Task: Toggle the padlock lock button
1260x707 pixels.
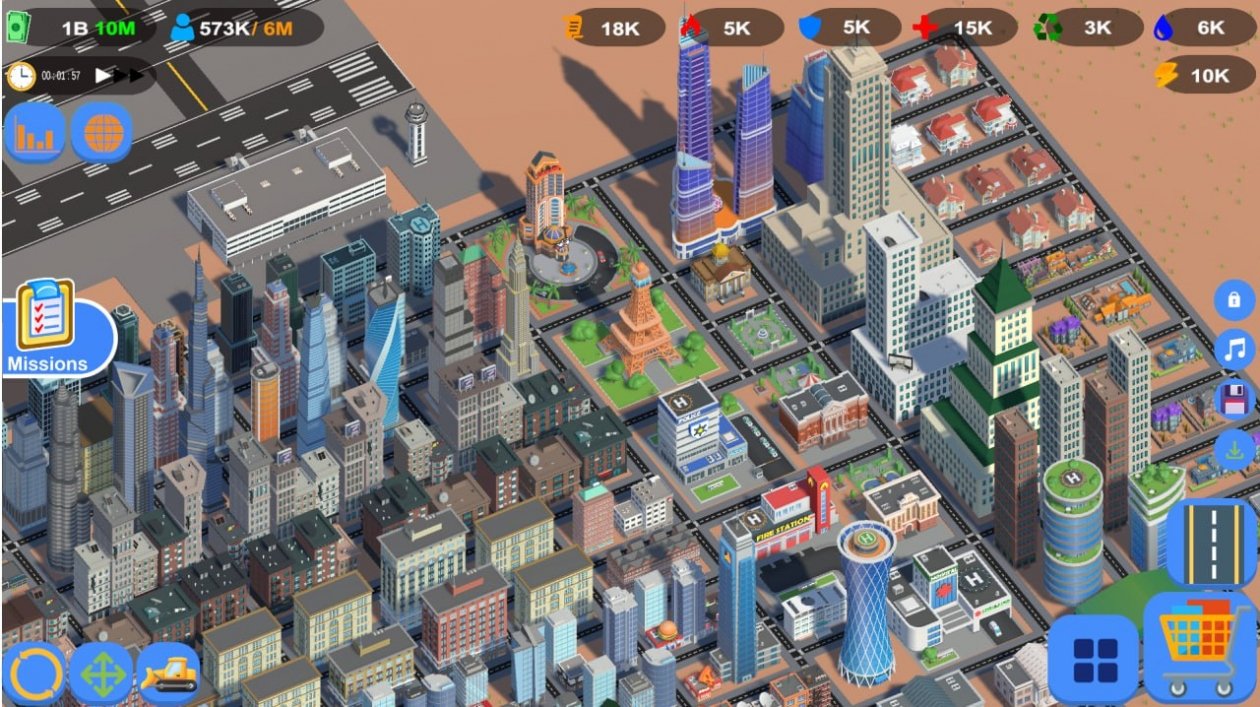Action: click(1234, 299)
